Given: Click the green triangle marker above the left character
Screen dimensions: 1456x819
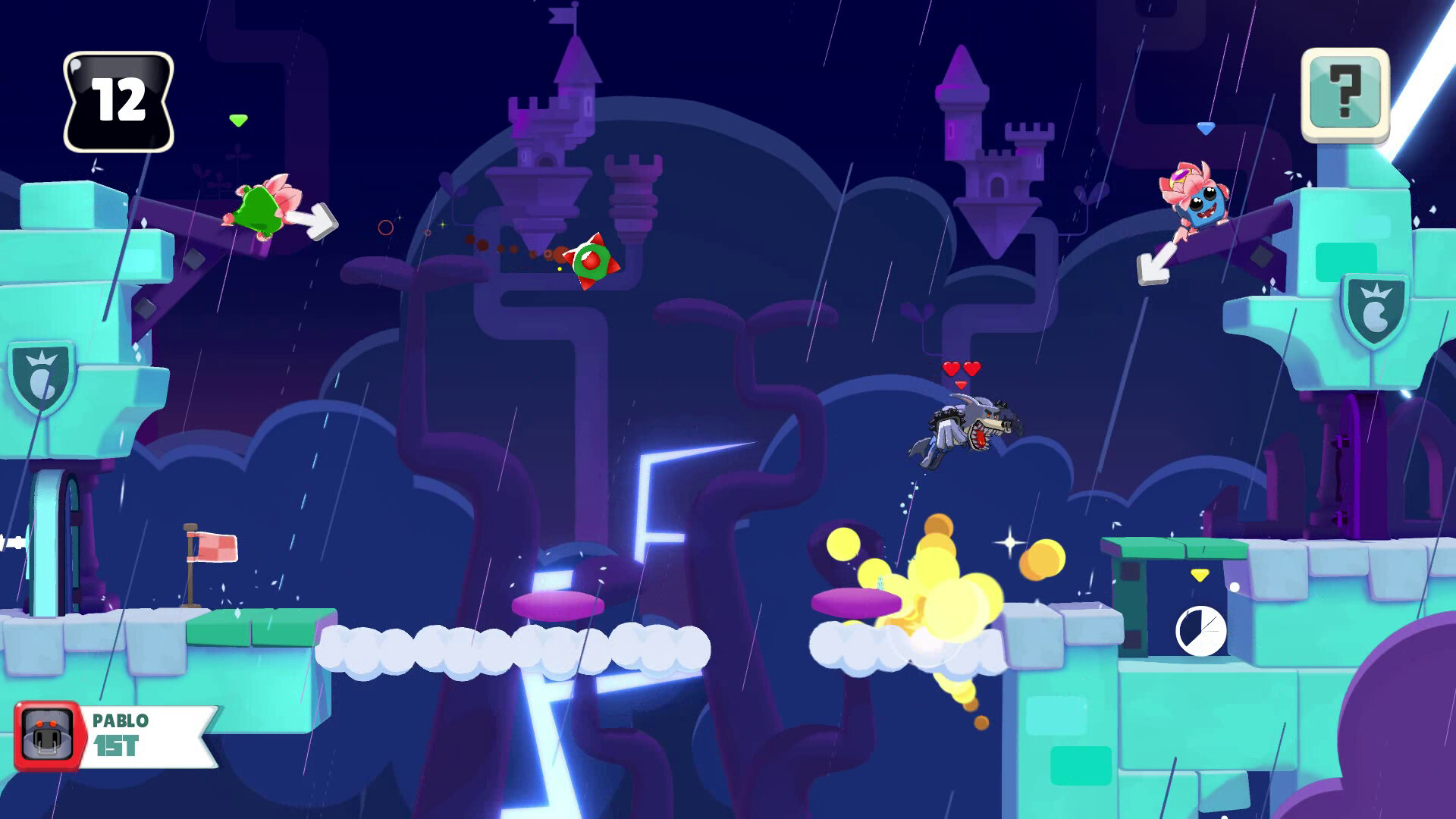Looking at the screenshot, I should click(237, 119).
